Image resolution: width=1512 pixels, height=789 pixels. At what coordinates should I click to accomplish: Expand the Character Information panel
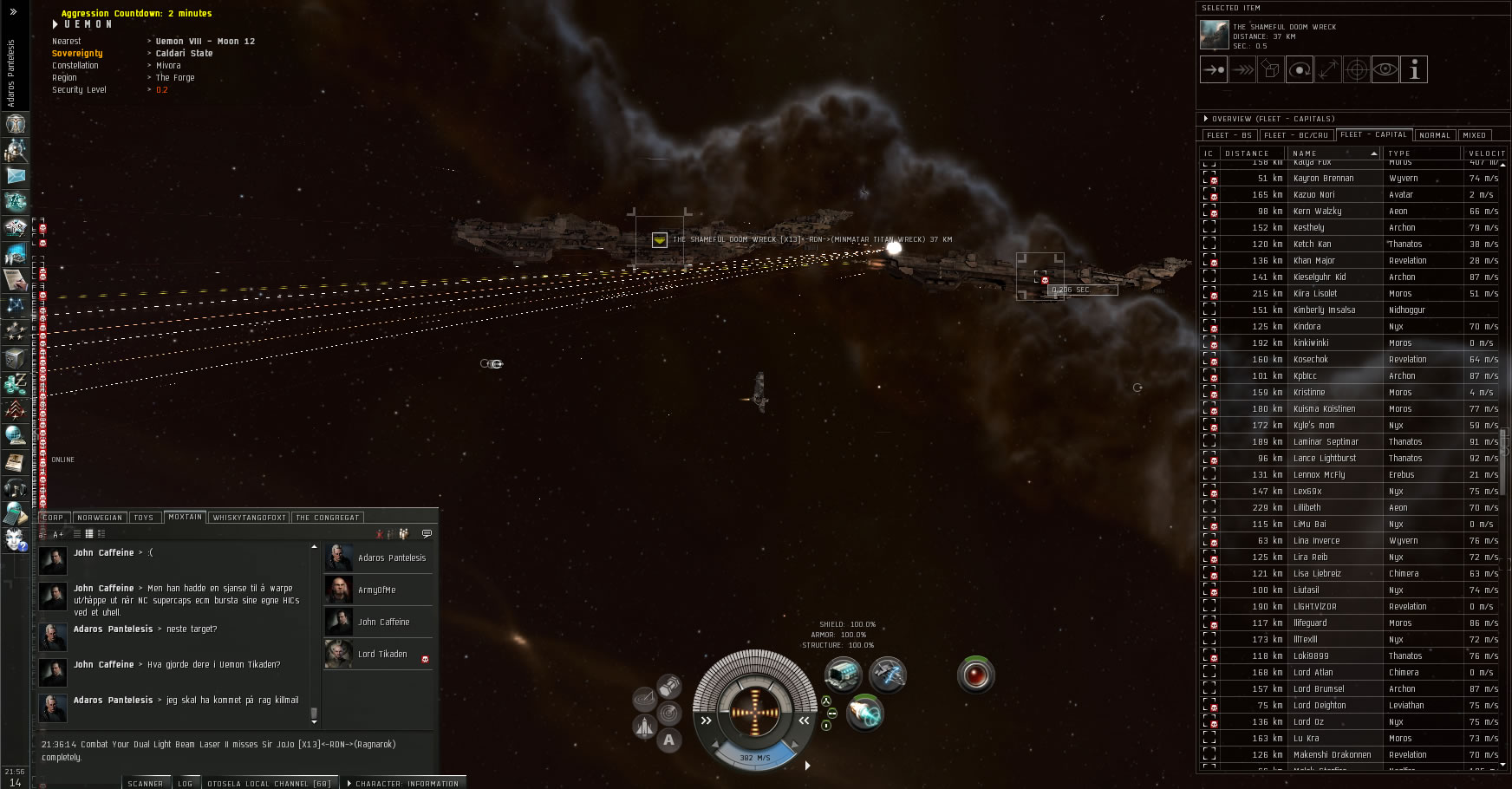tap(405, 784)
